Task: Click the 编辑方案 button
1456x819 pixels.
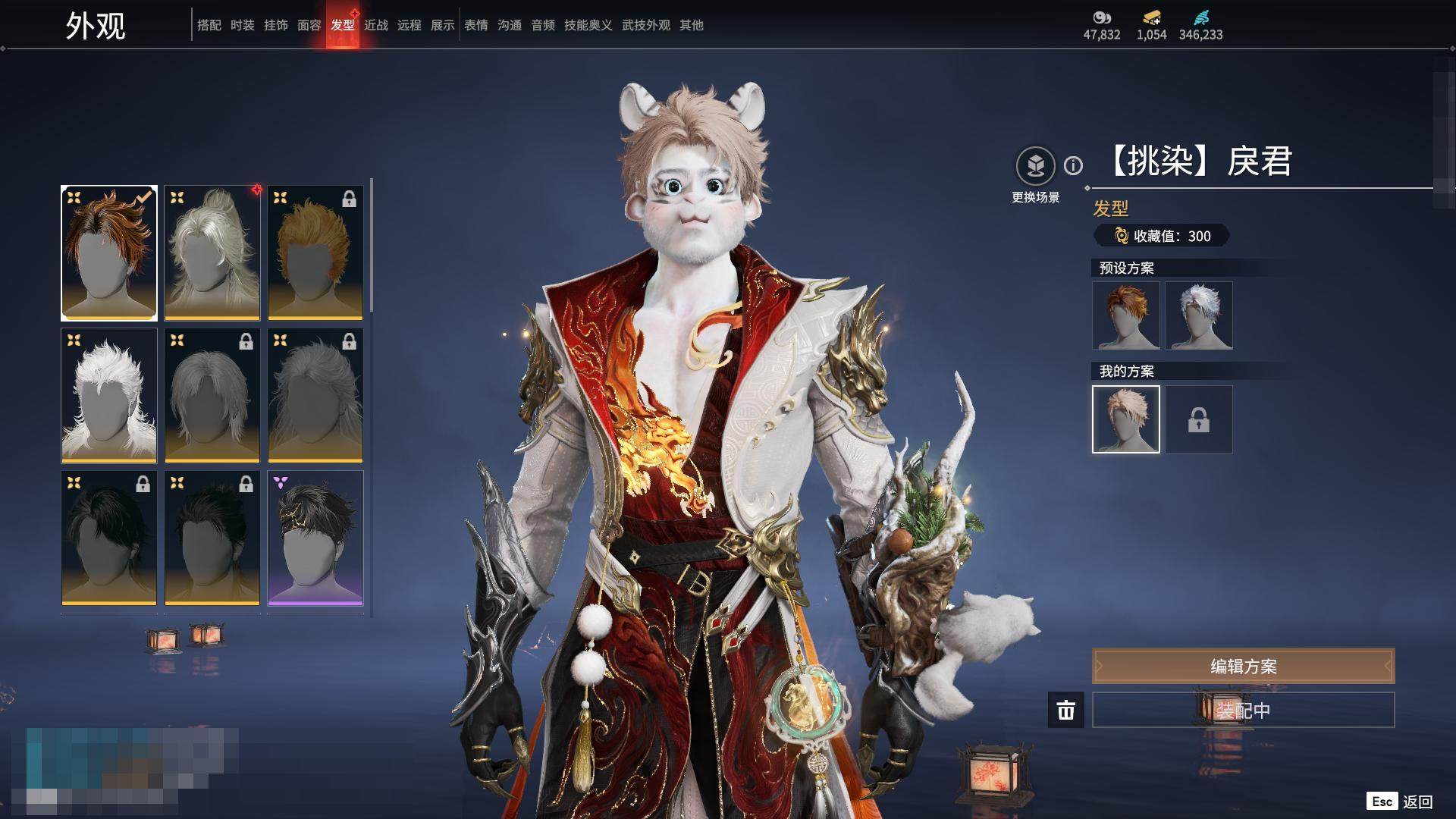Action: (1243, 666)
